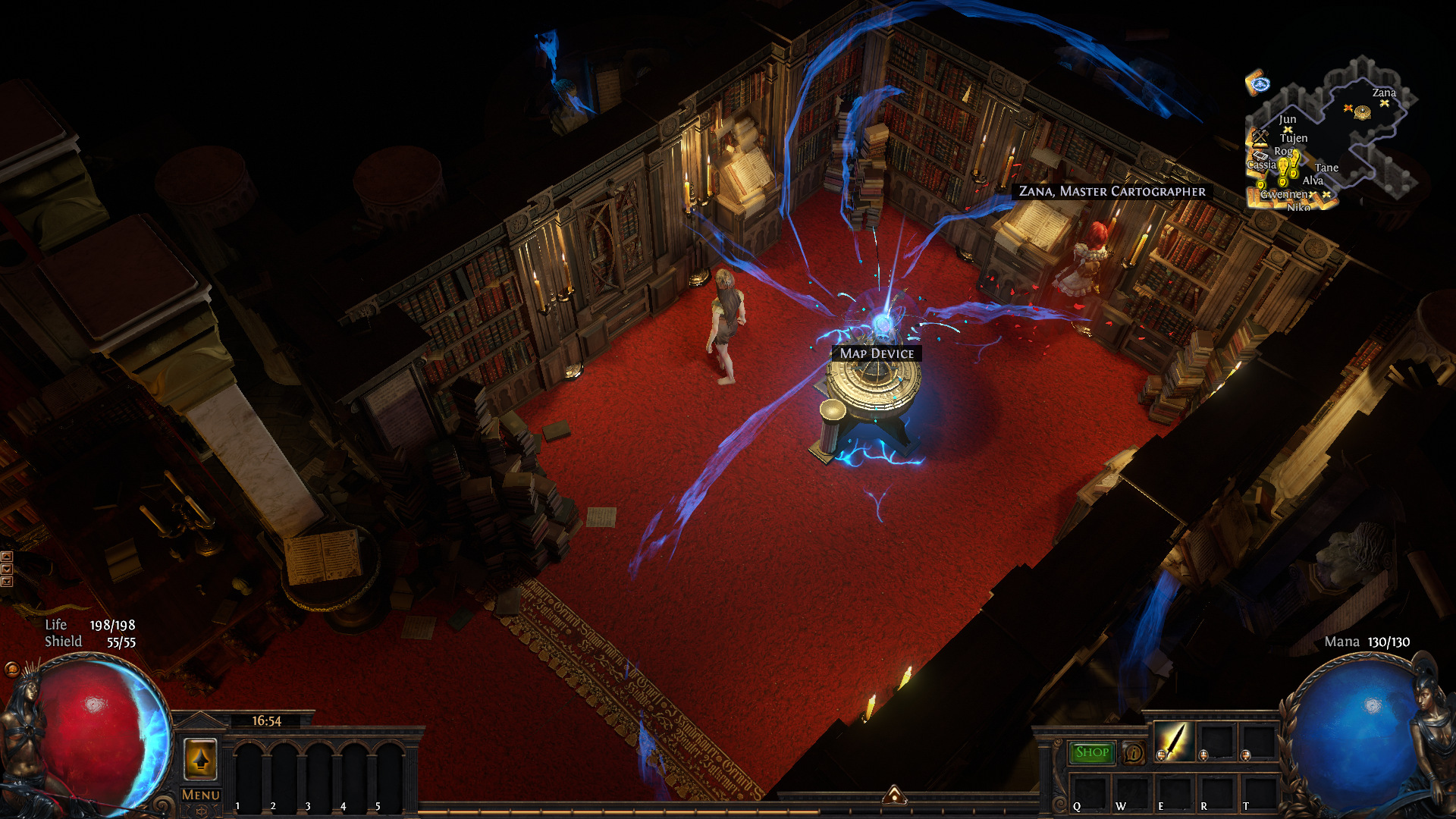This screenshot has width=1456, height=819.
Task: Click the golden up-arrow level-up button
Action: pos(201,758)
